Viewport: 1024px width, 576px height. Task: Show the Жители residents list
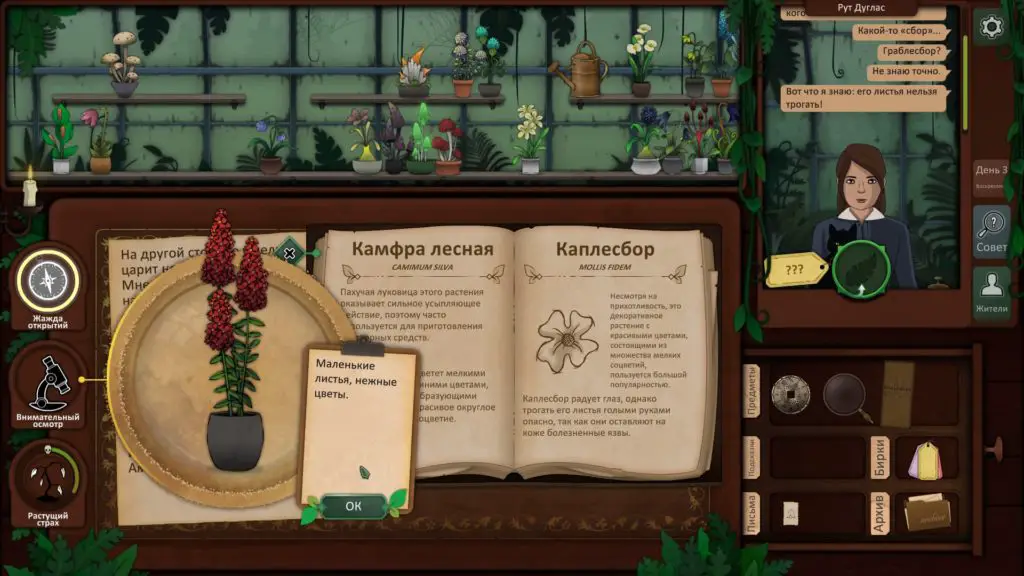coord(990,293)
